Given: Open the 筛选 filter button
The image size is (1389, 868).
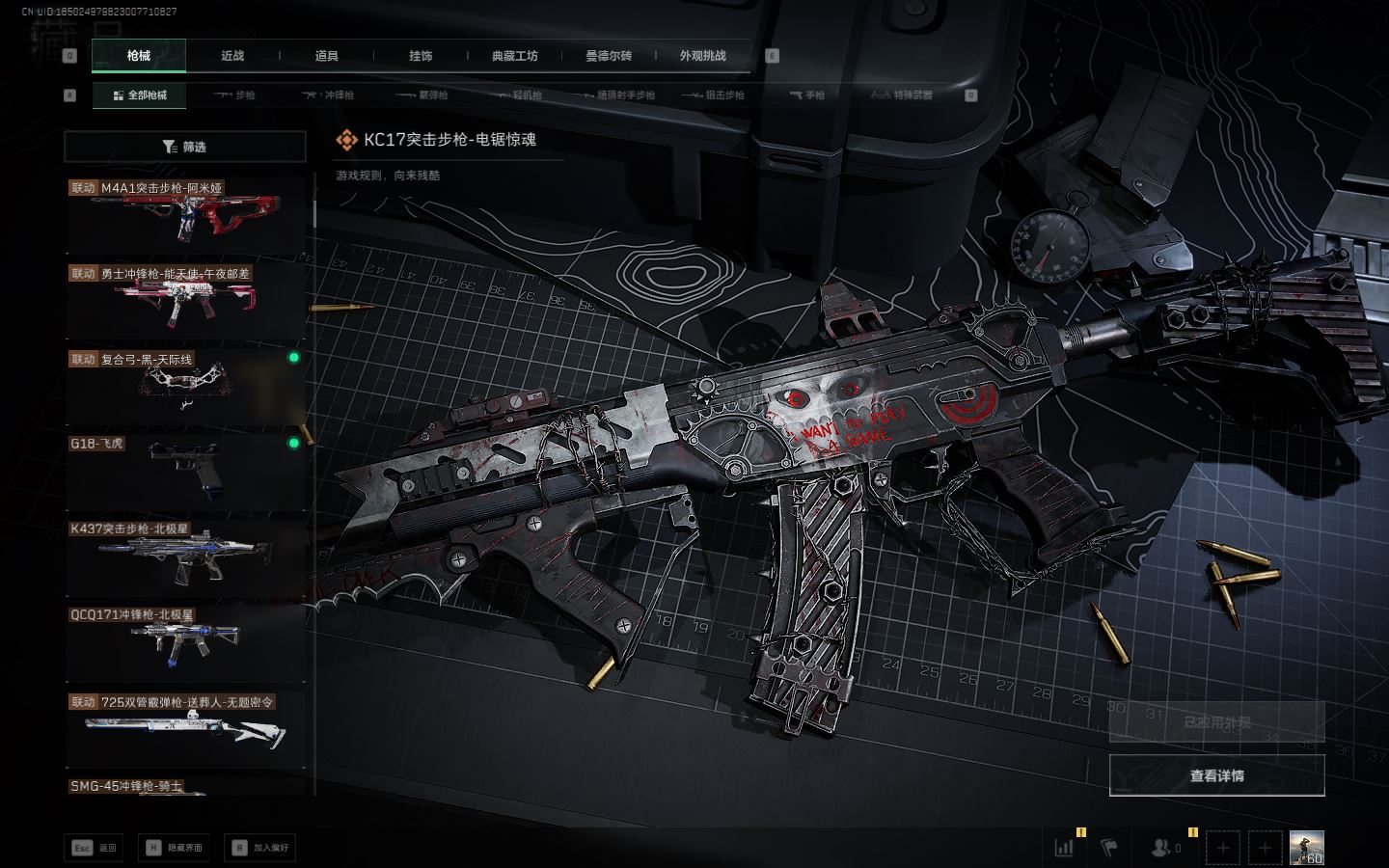Looking at the screenshot, I should 185,147.
